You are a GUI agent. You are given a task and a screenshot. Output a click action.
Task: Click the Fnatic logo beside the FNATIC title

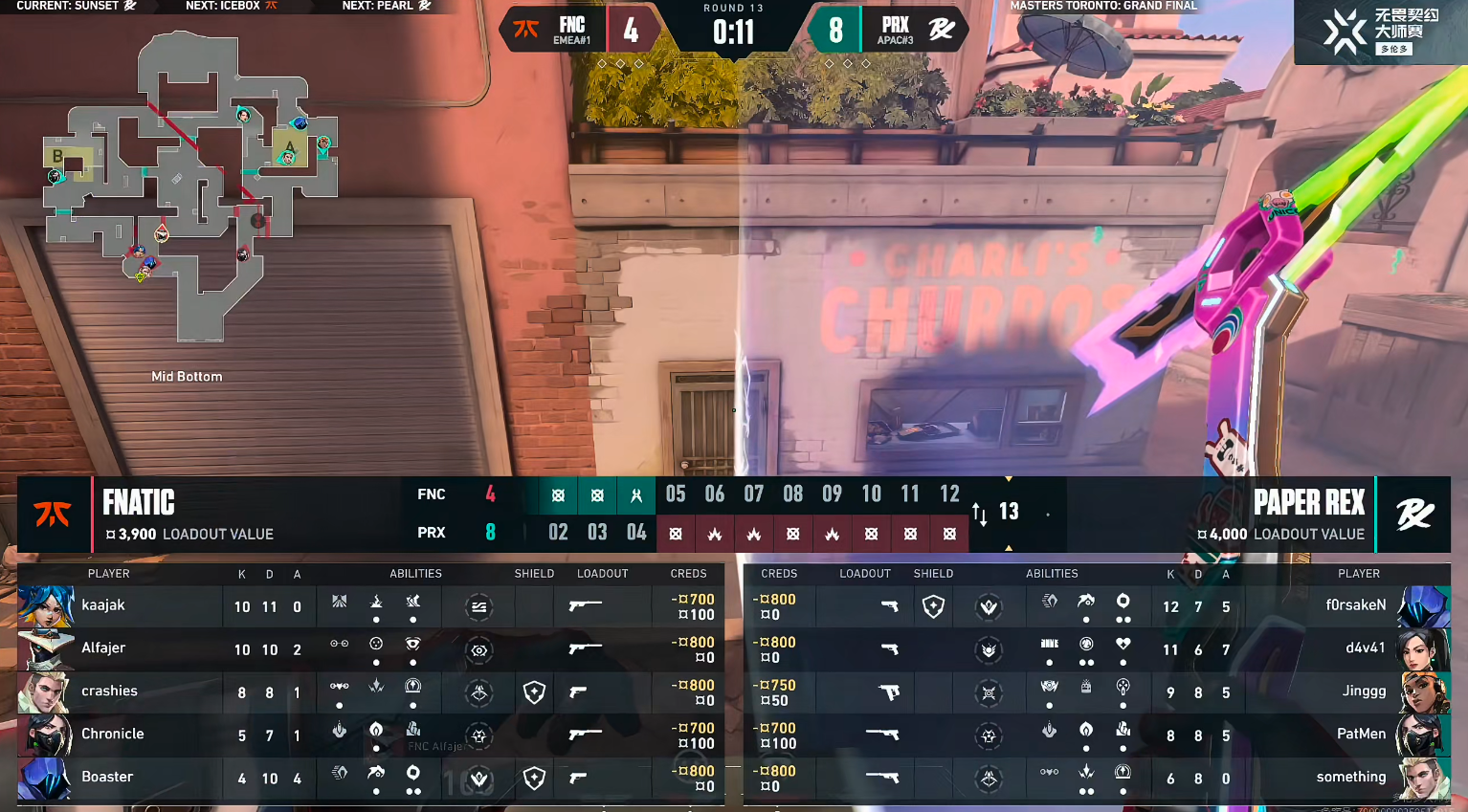tap(54, 515)
